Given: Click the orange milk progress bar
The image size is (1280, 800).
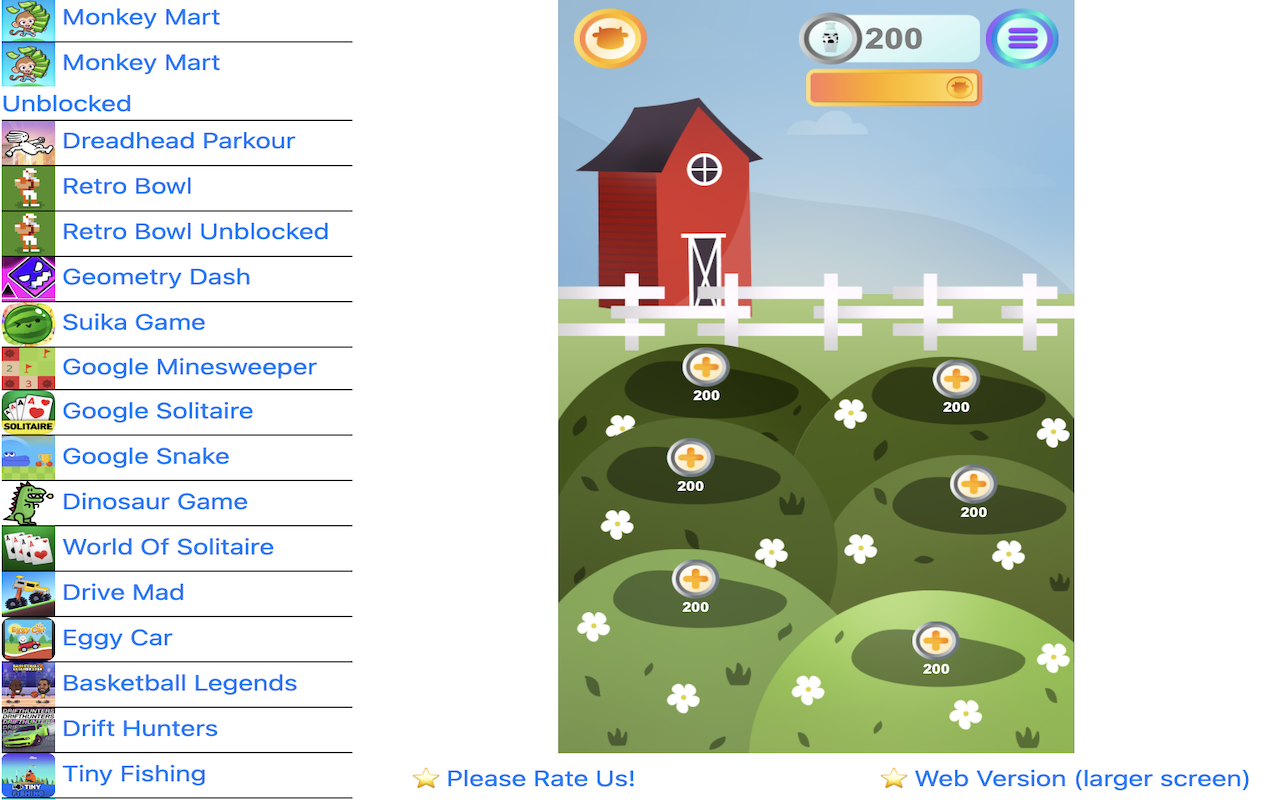Looking at the screenshot, I should pyautogui.click(x=893, y=87).
